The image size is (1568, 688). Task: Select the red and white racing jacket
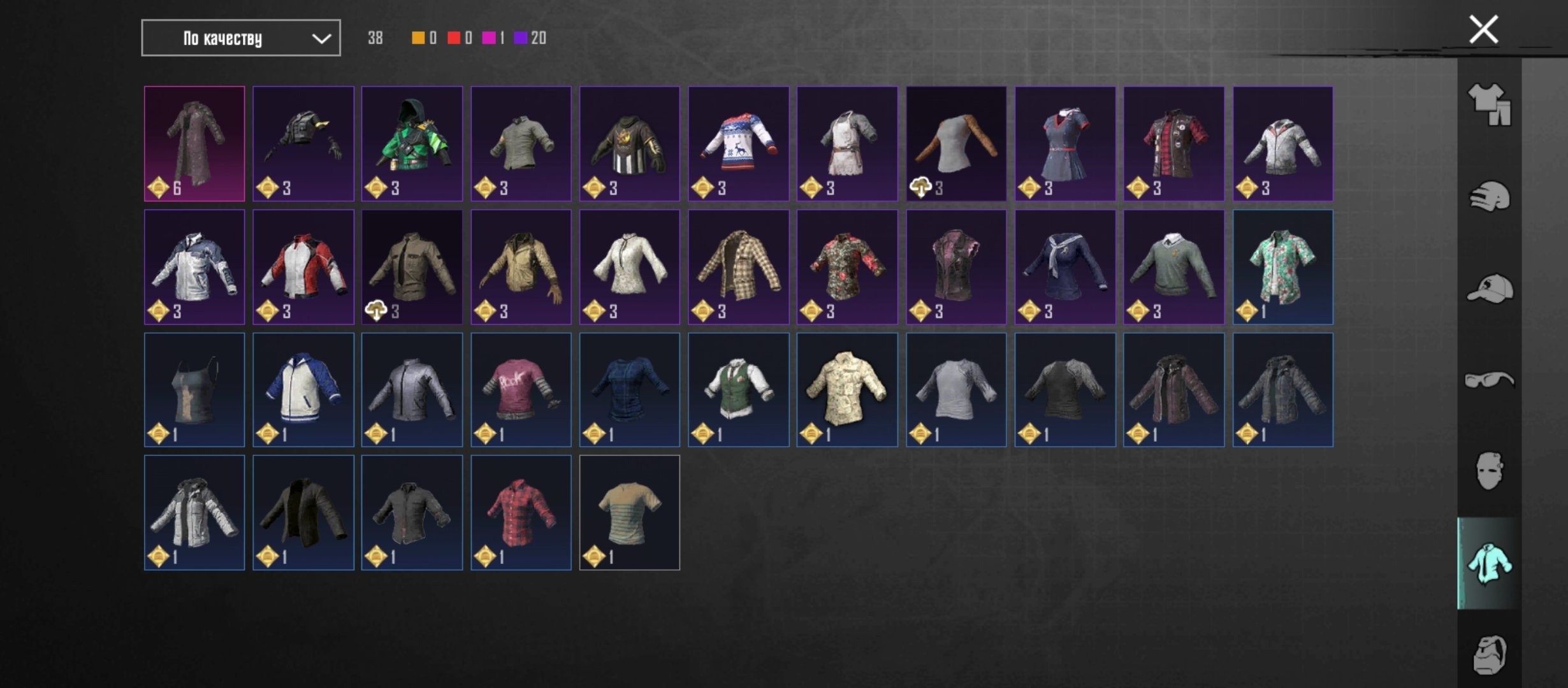303,267
